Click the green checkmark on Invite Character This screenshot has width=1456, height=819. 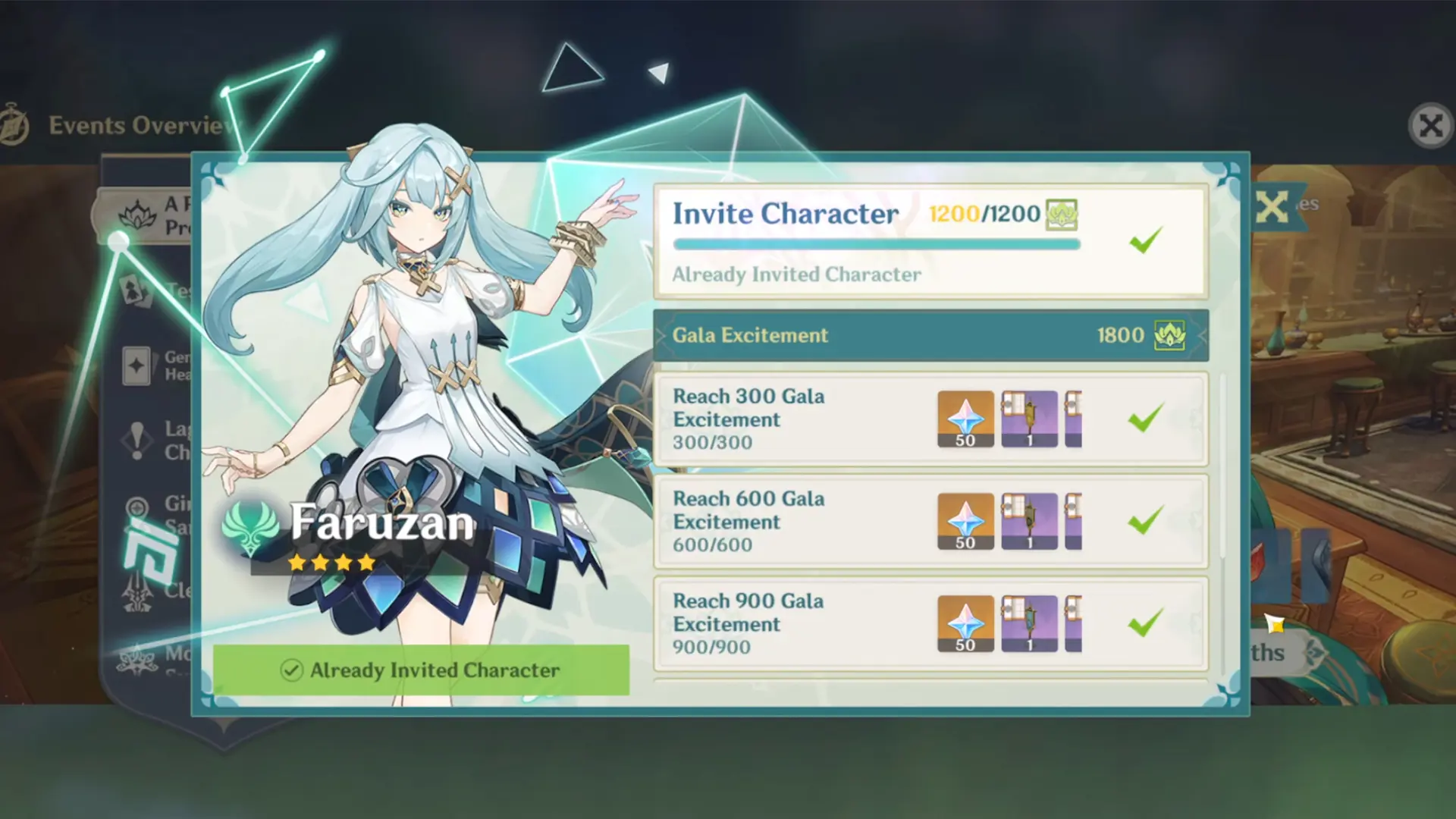pos(1145,240)
